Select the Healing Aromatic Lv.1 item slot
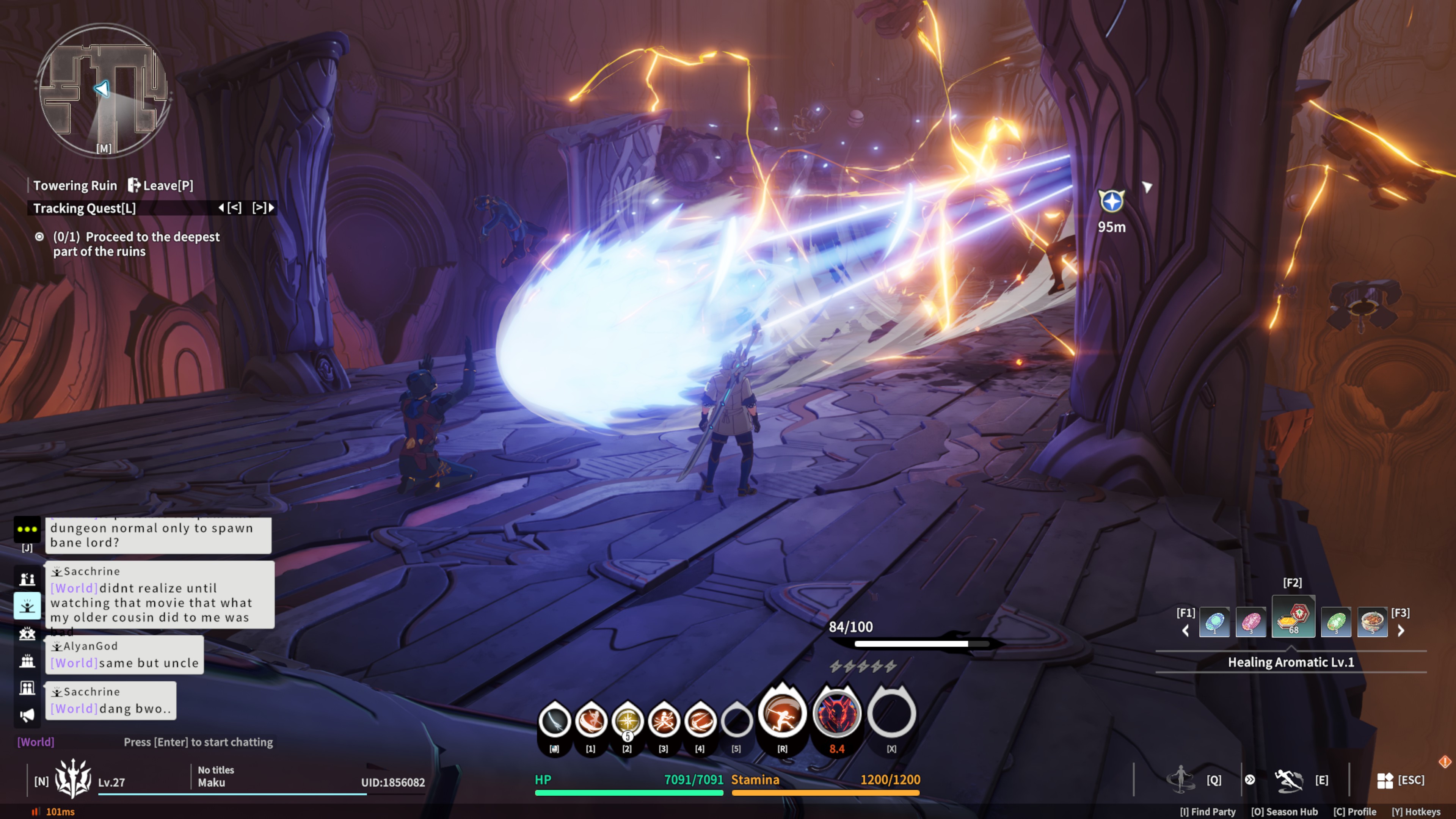1456x819 pixels. tap(1293, 617)
